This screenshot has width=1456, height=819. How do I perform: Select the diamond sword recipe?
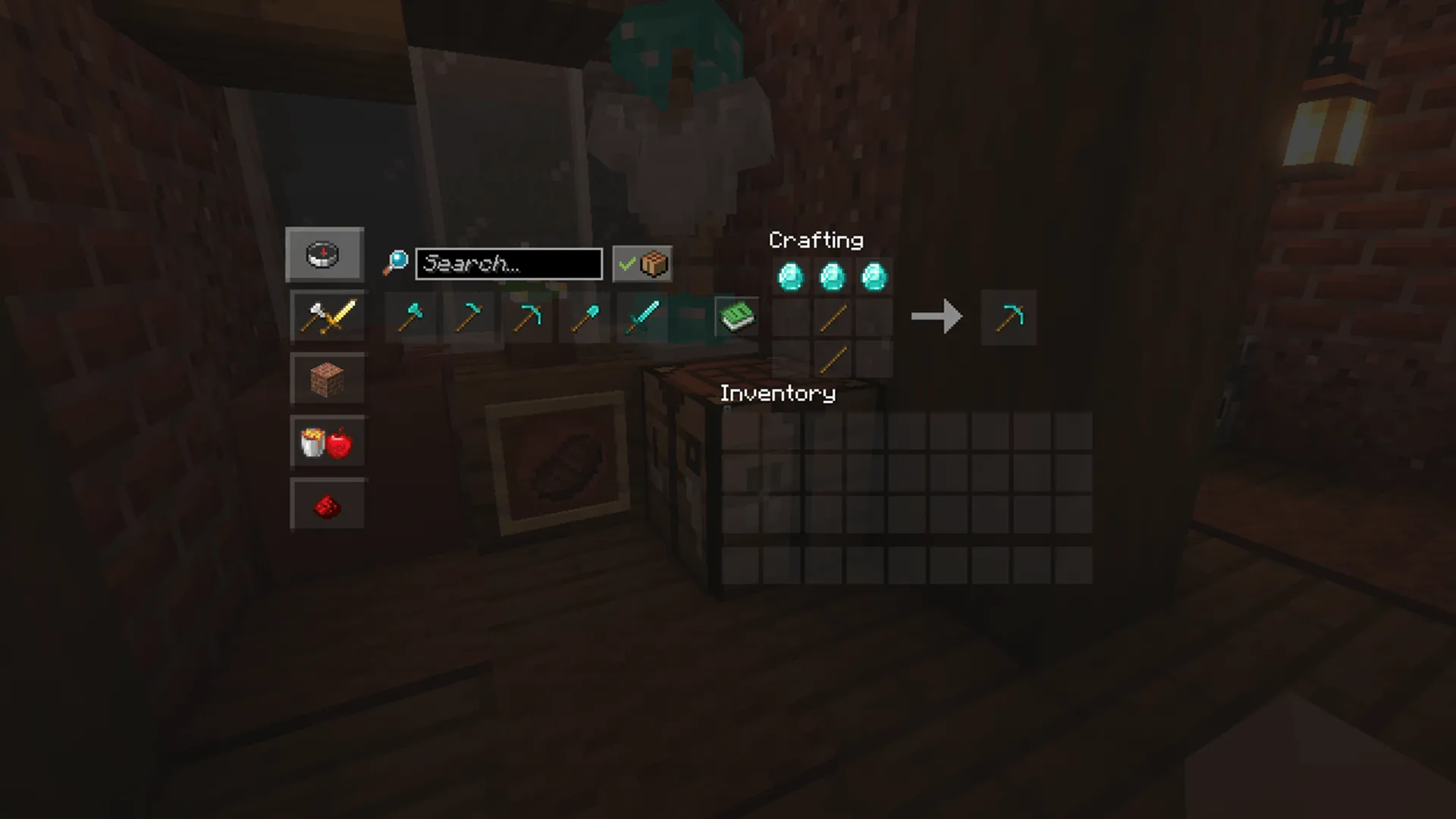coord(643,317)
